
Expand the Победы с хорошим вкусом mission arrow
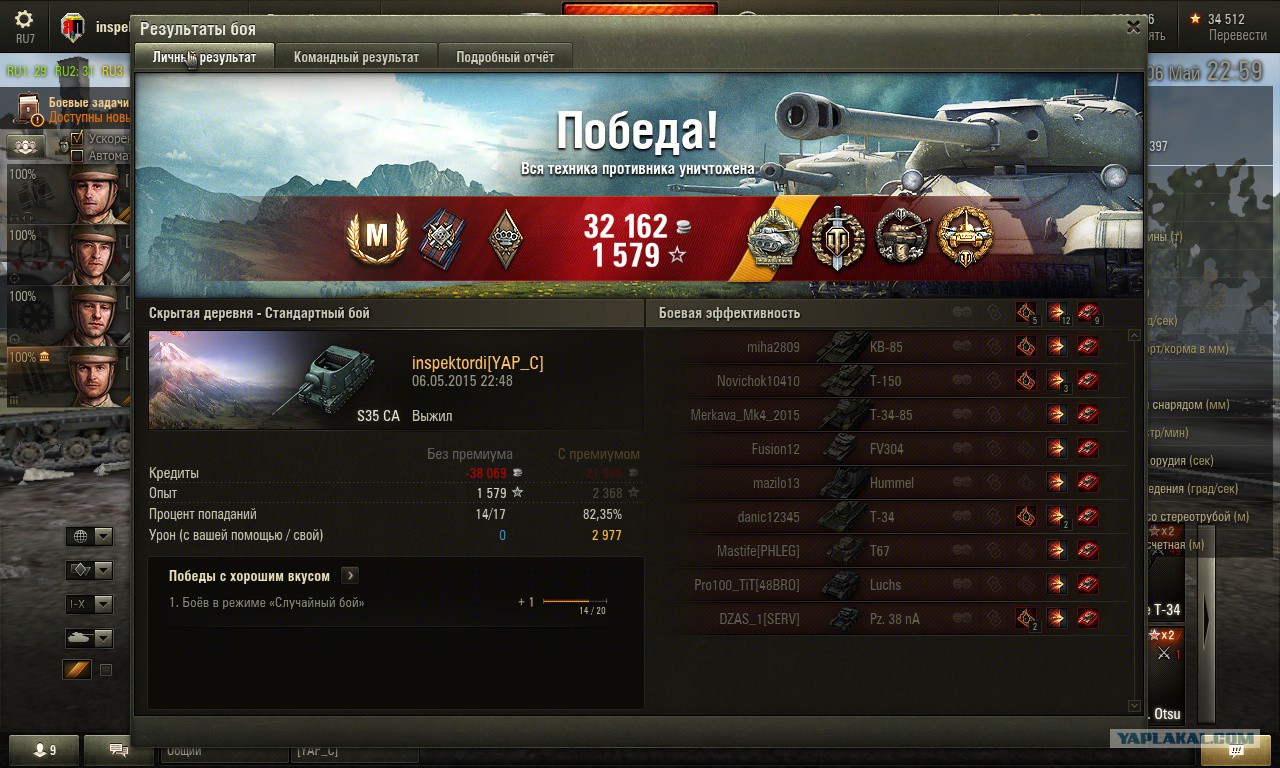click(350, 576)
